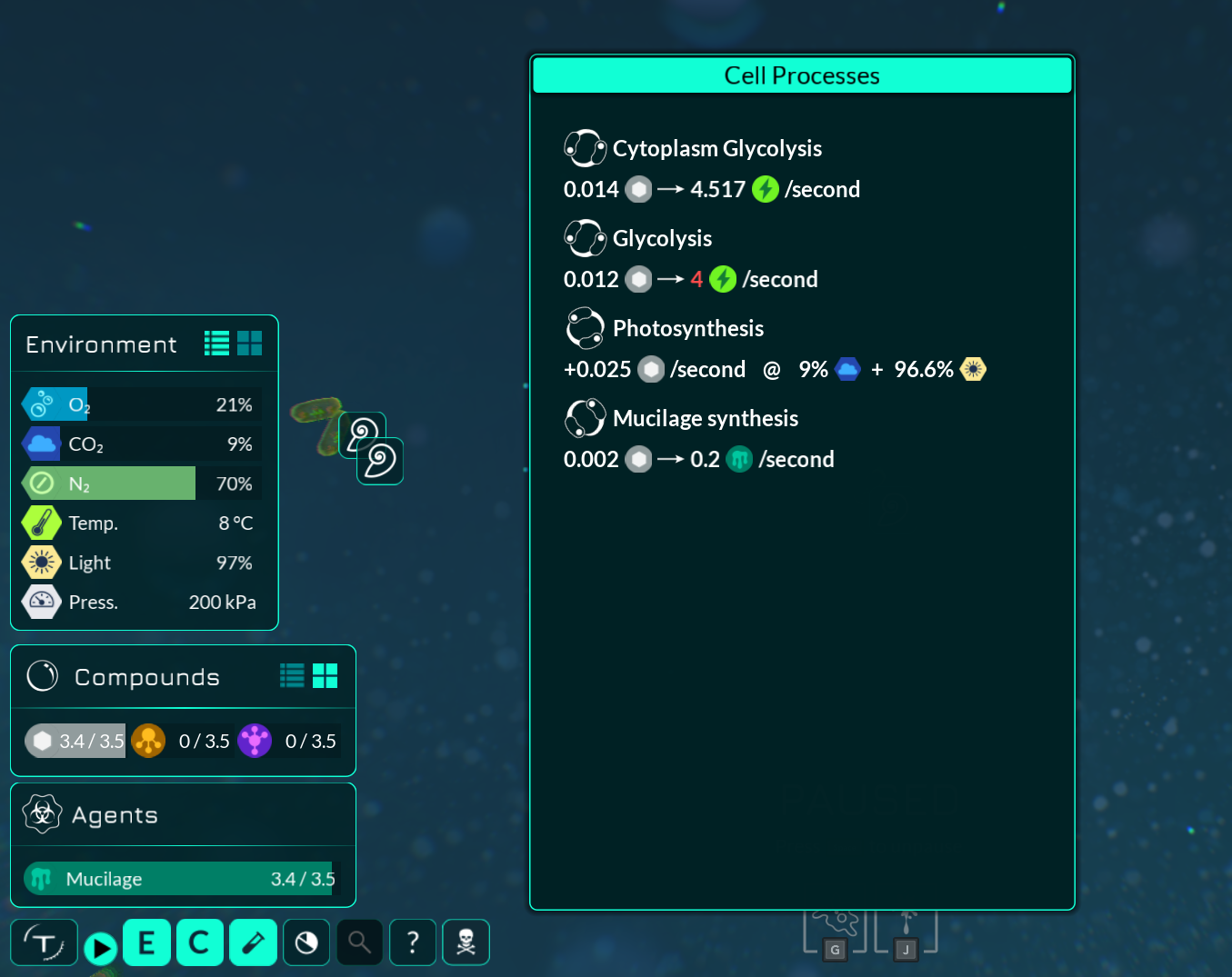Click the C compounds button
This screenshot has width=1232, height=977.
pos(199,942)
